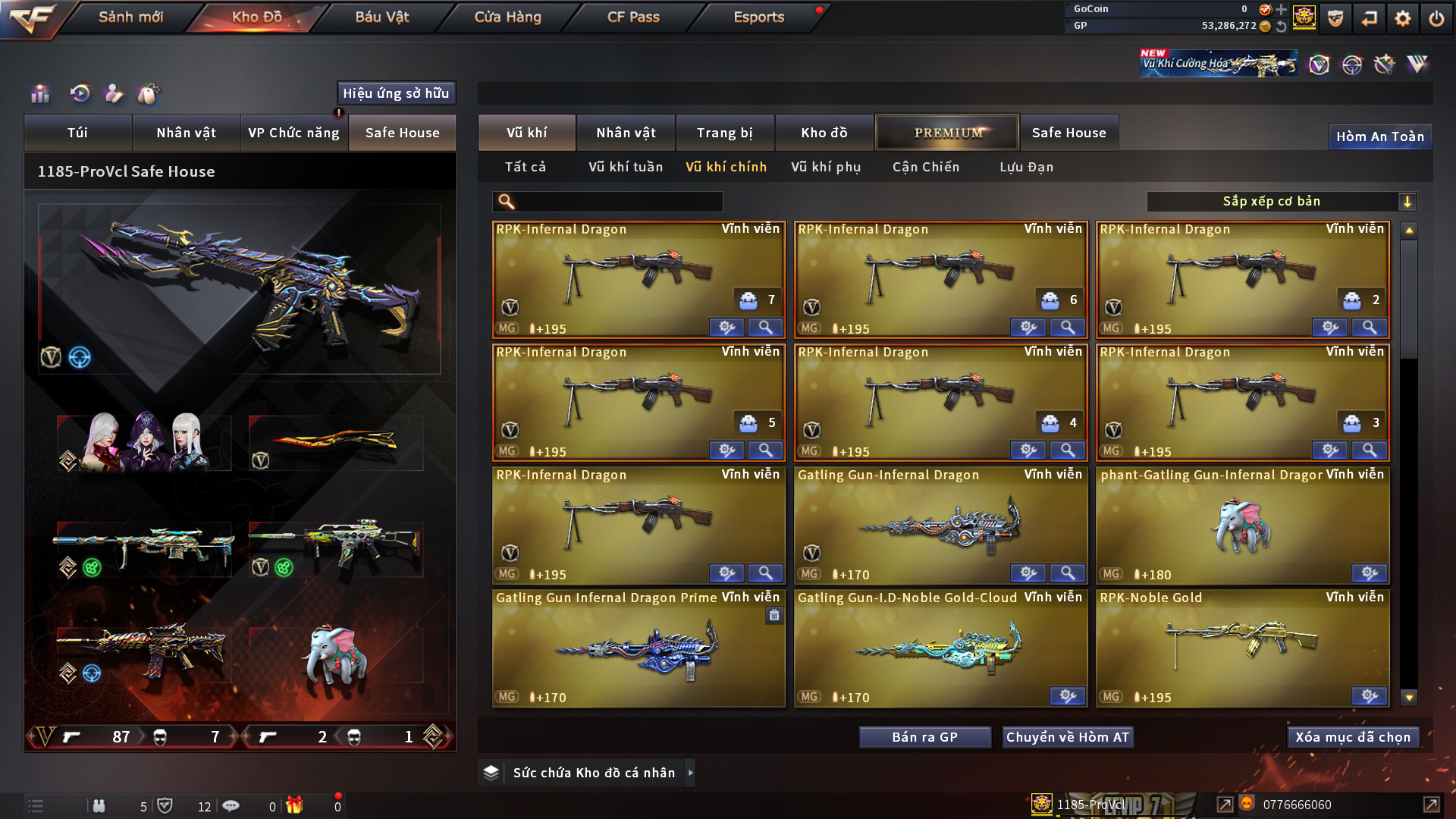Click Xóa mục đã chọn button

click(1353, 737)
